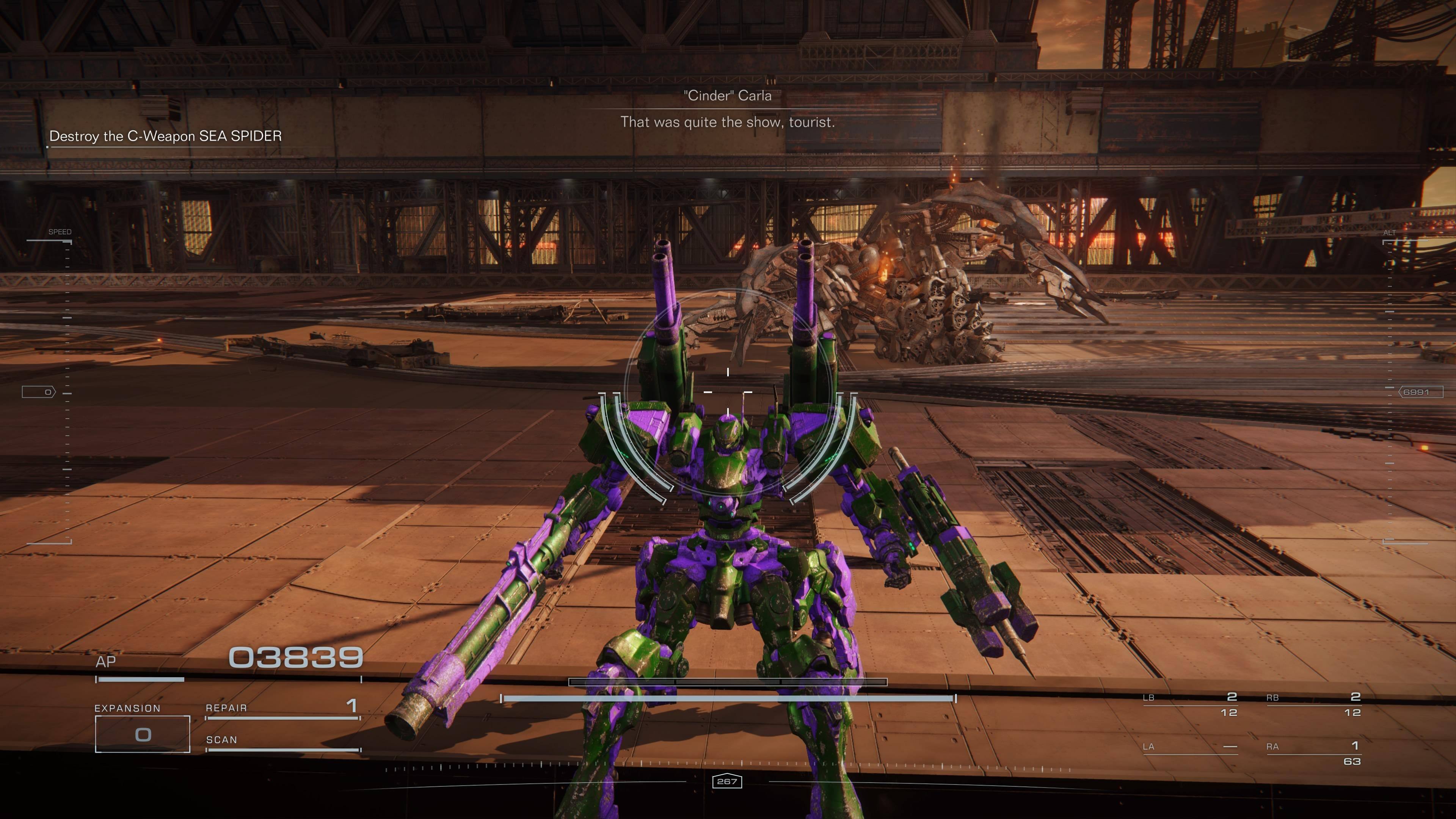
Task: Choose the RA right arm weapon slot
Action: pos(1313,752)
